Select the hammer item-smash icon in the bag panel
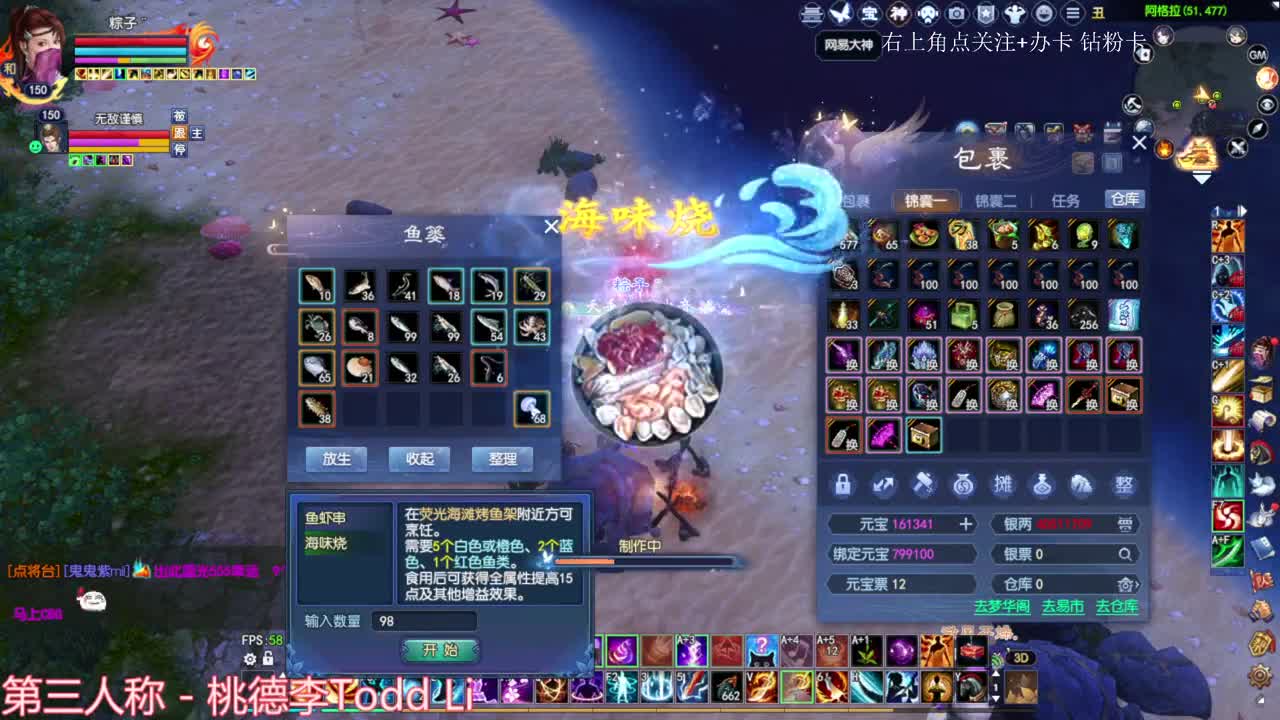The image size is (1280, 720). (x=923, y=483)
